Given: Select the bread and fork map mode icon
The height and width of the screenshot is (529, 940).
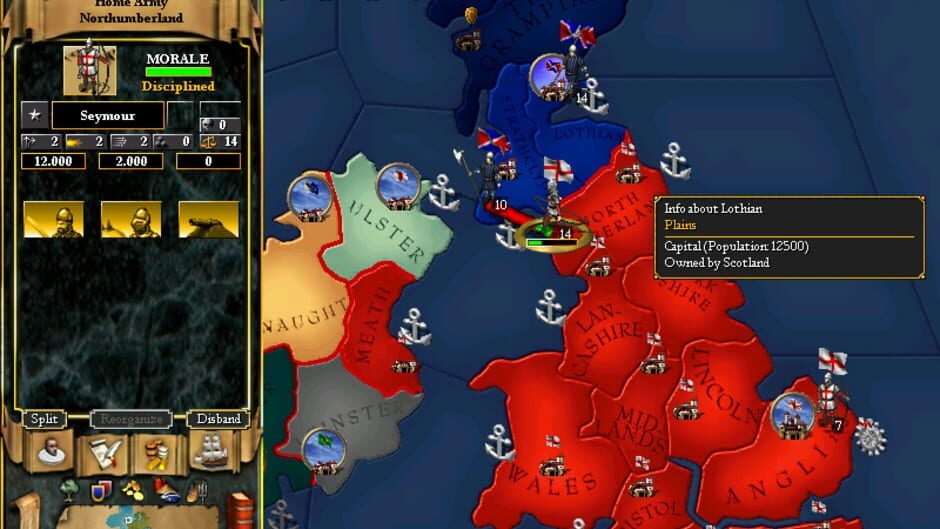Looking at the screenshot, I should coord(197,491).
